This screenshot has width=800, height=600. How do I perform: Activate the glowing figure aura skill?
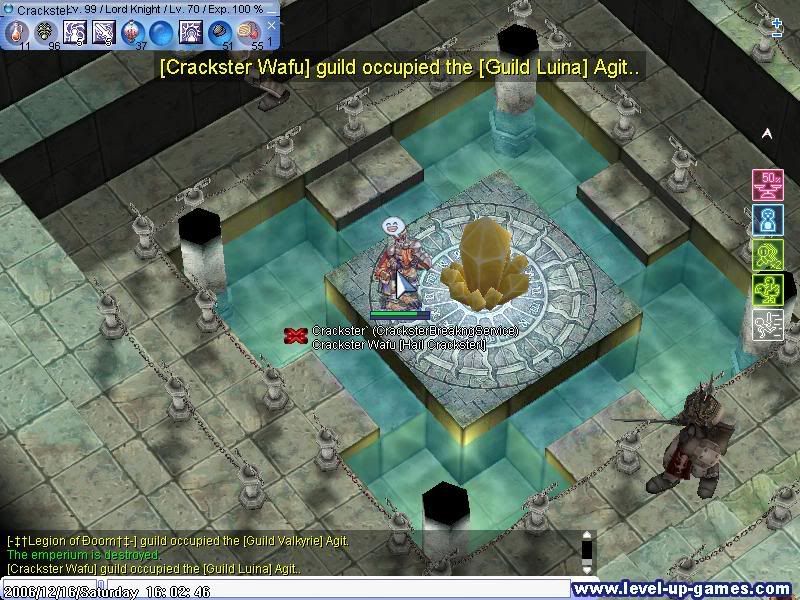(190, 32)
